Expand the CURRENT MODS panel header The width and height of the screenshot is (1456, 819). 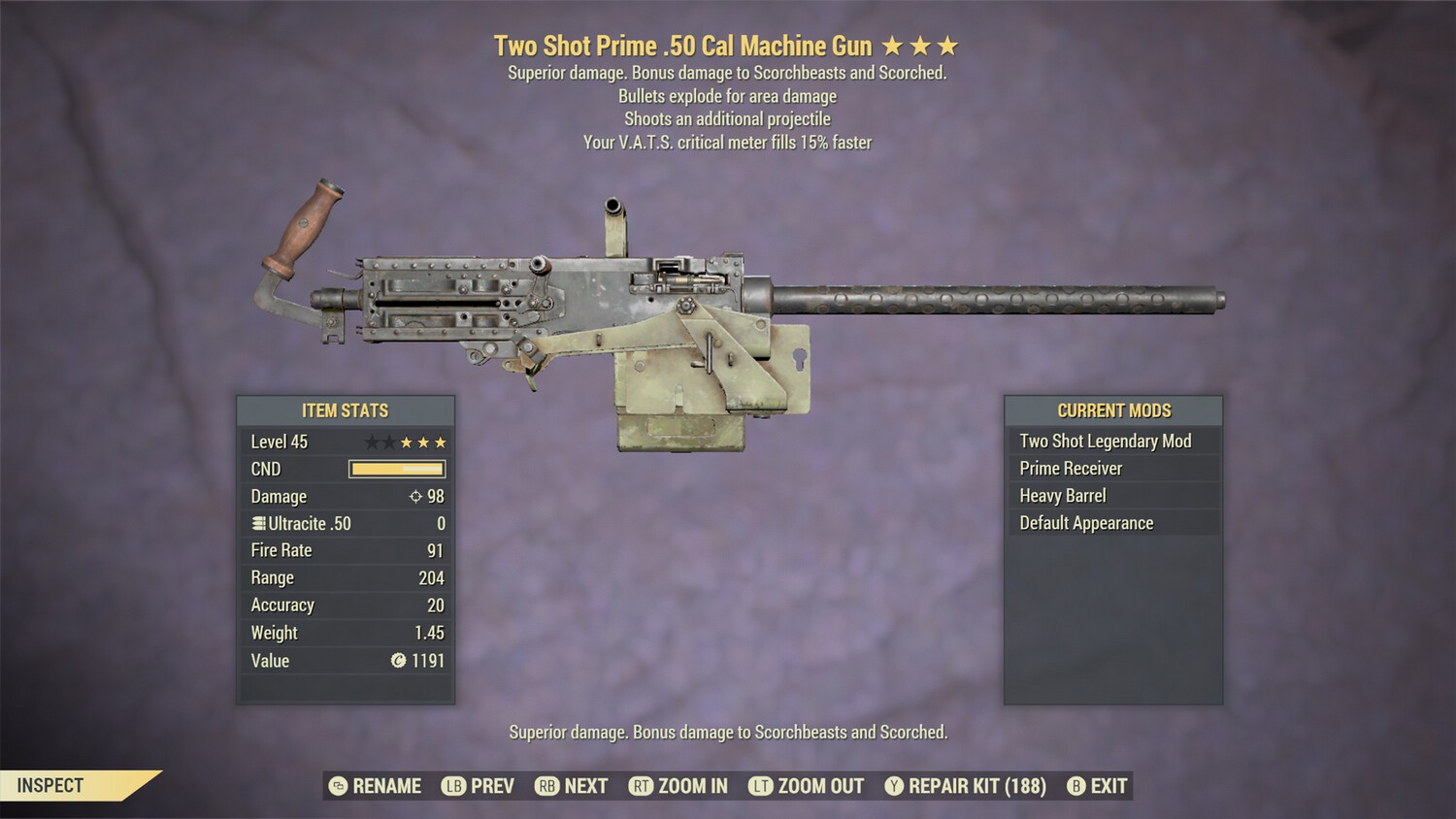(1112, 410)
